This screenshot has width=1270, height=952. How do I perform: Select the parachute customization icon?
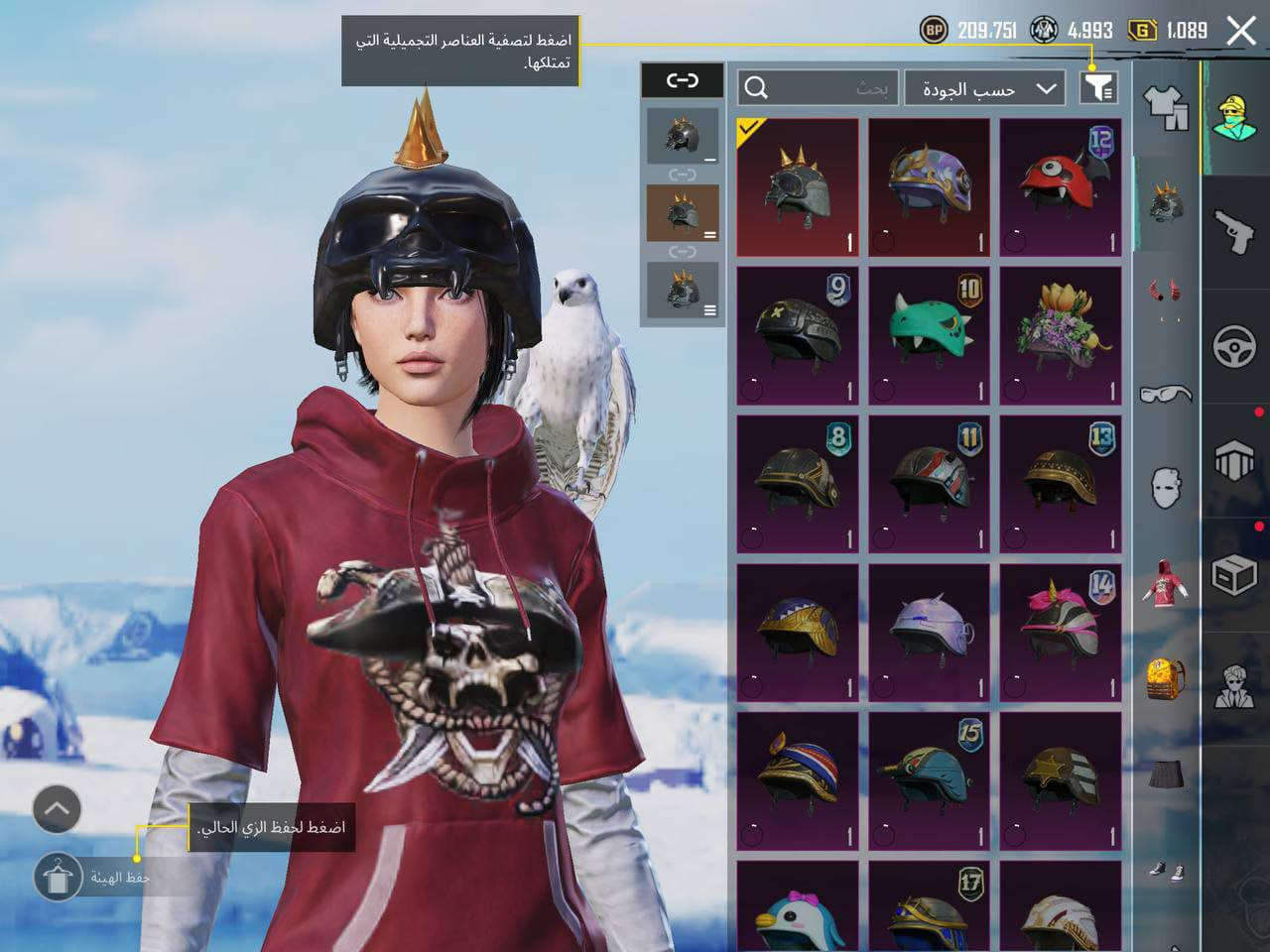pos(1235,461)
